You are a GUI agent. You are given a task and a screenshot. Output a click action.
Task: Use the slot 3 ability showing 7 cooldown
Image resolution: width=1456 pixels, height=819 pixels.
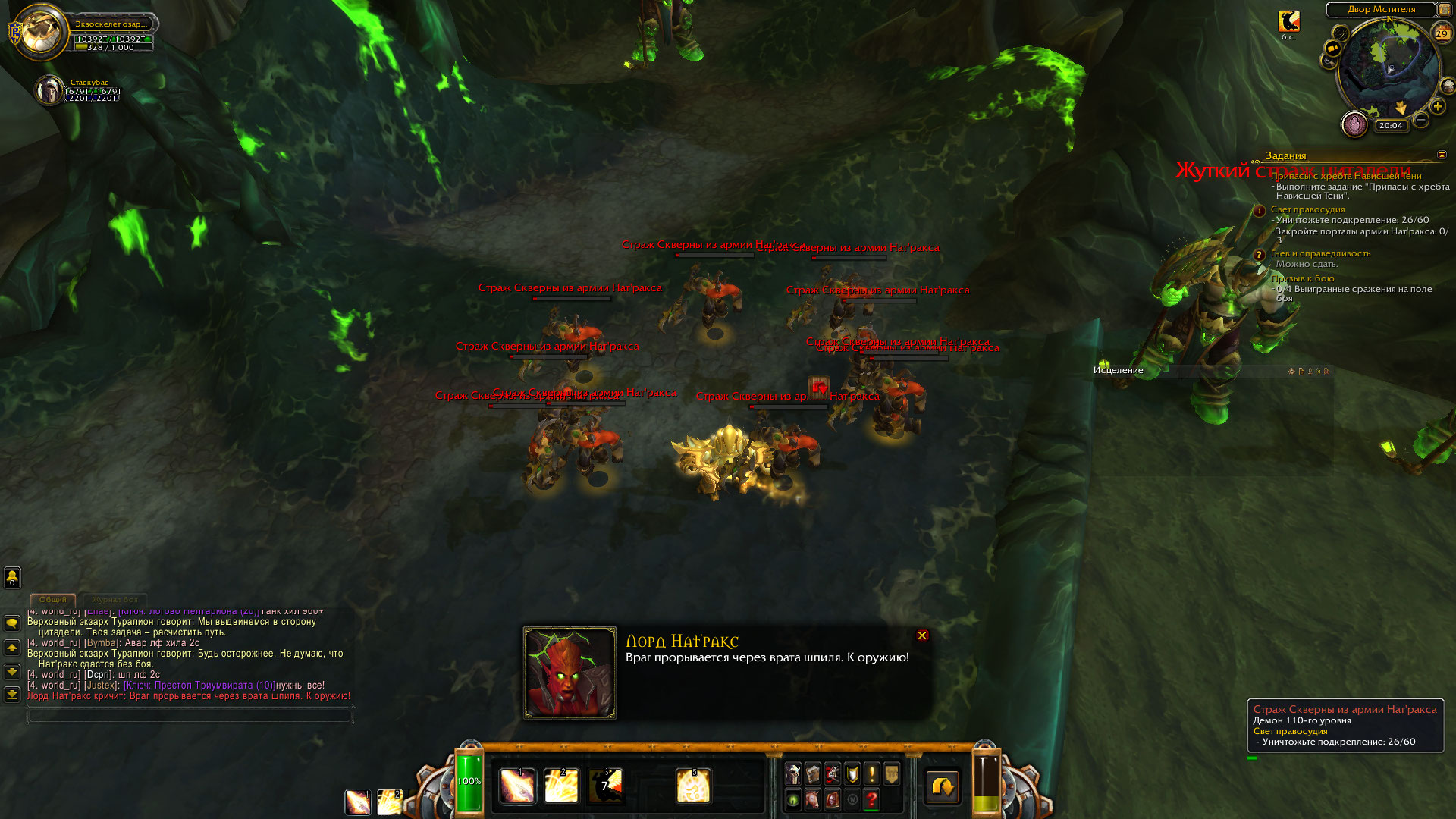606,786
